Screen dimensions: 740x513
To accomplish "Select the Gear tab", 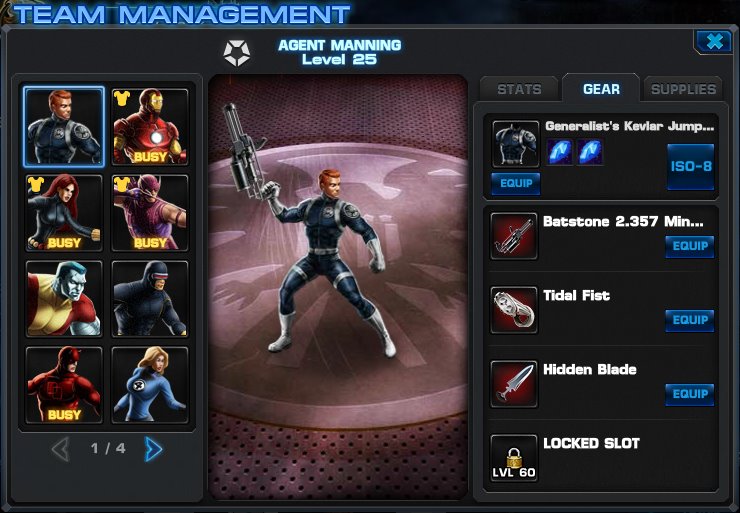I will tap(601, 90).
